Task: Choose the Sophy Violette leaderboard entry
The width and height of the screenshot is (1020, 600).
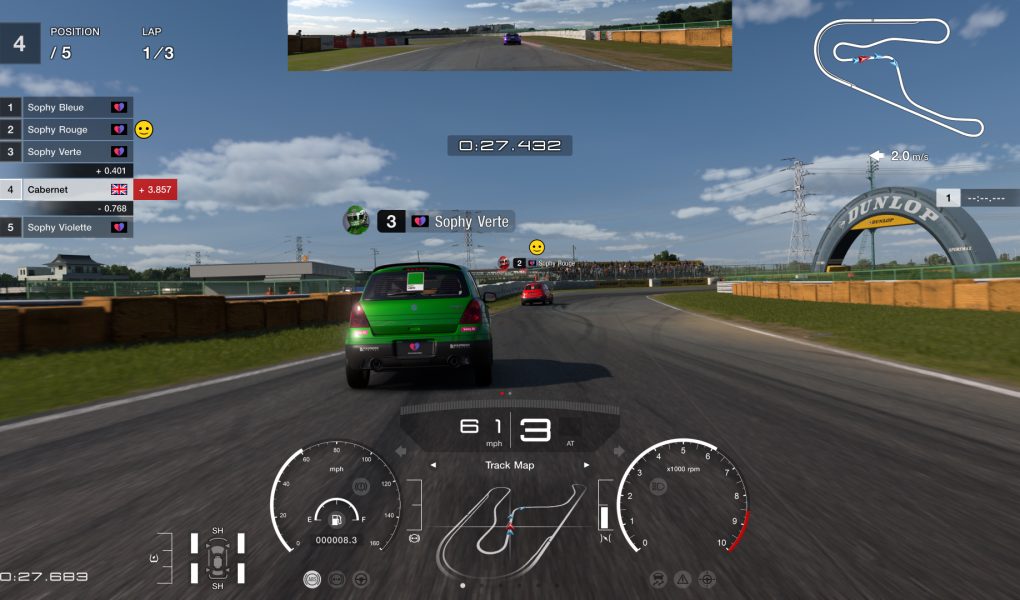Action: point(67,227)
